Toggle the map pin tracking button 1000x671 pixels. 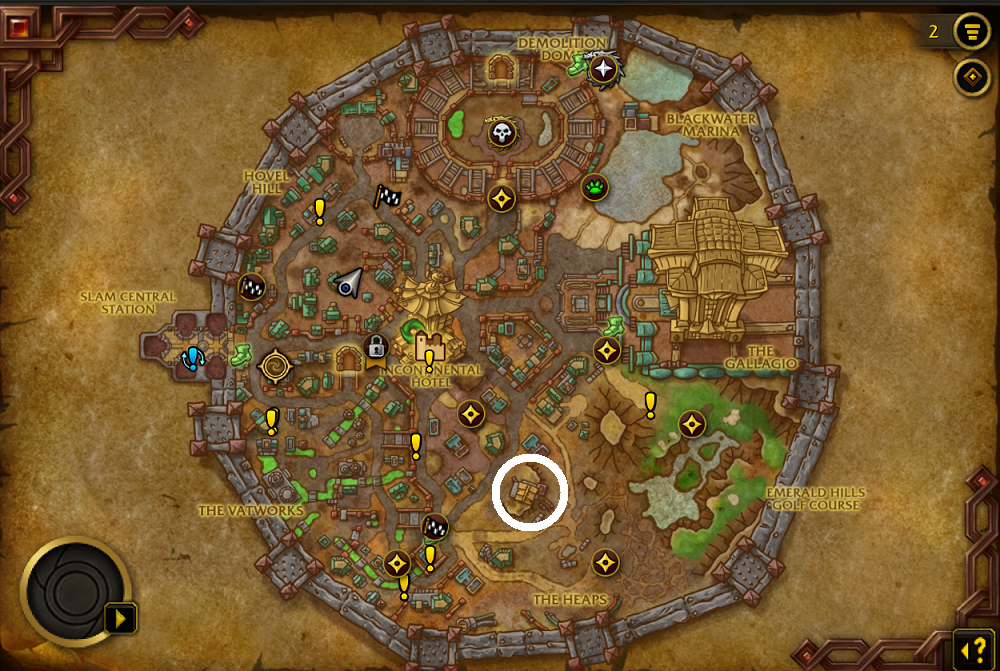(971, 77)
